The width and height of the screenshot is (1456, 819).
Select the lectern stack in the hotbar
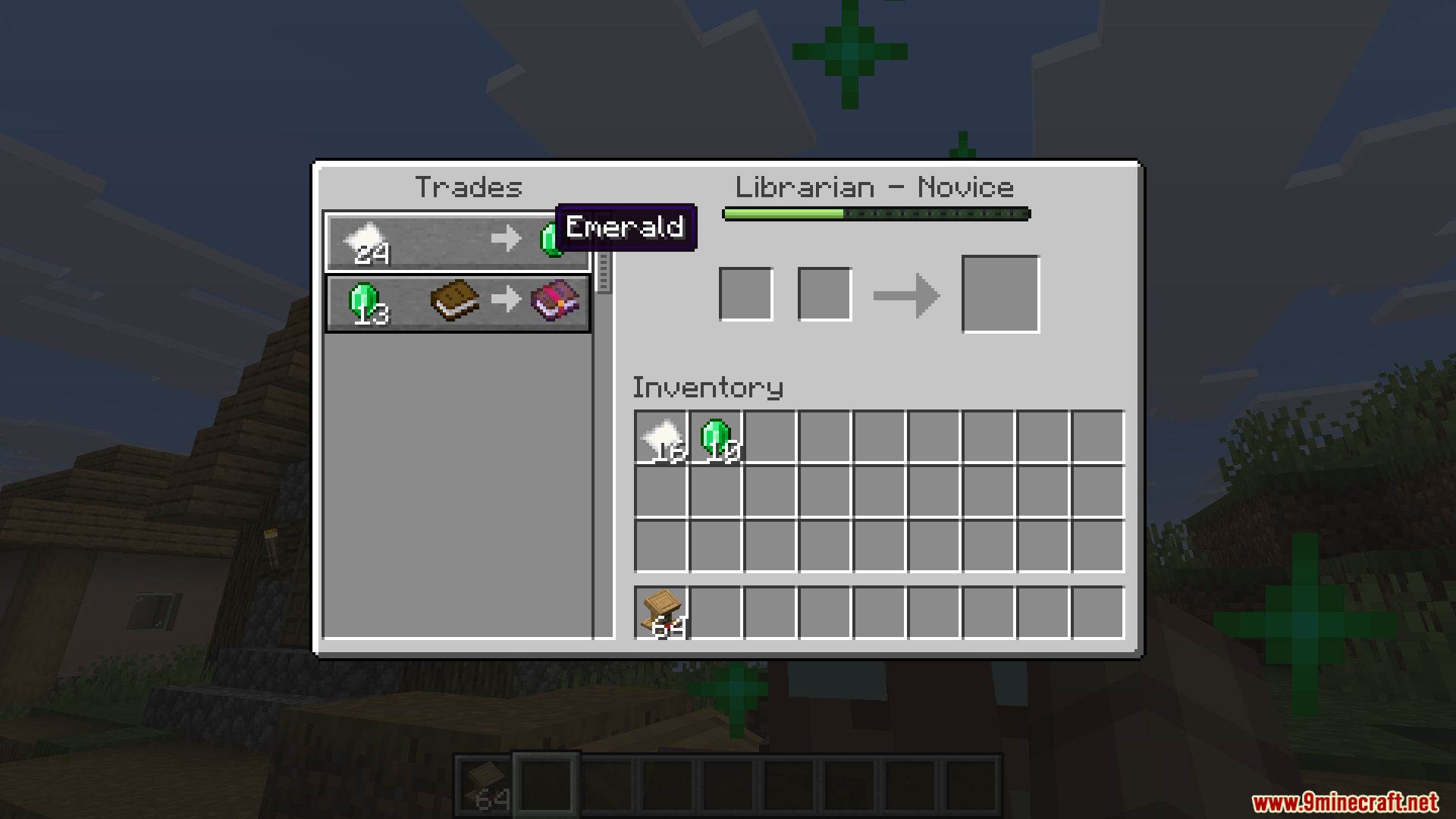(x=661, y=613)
